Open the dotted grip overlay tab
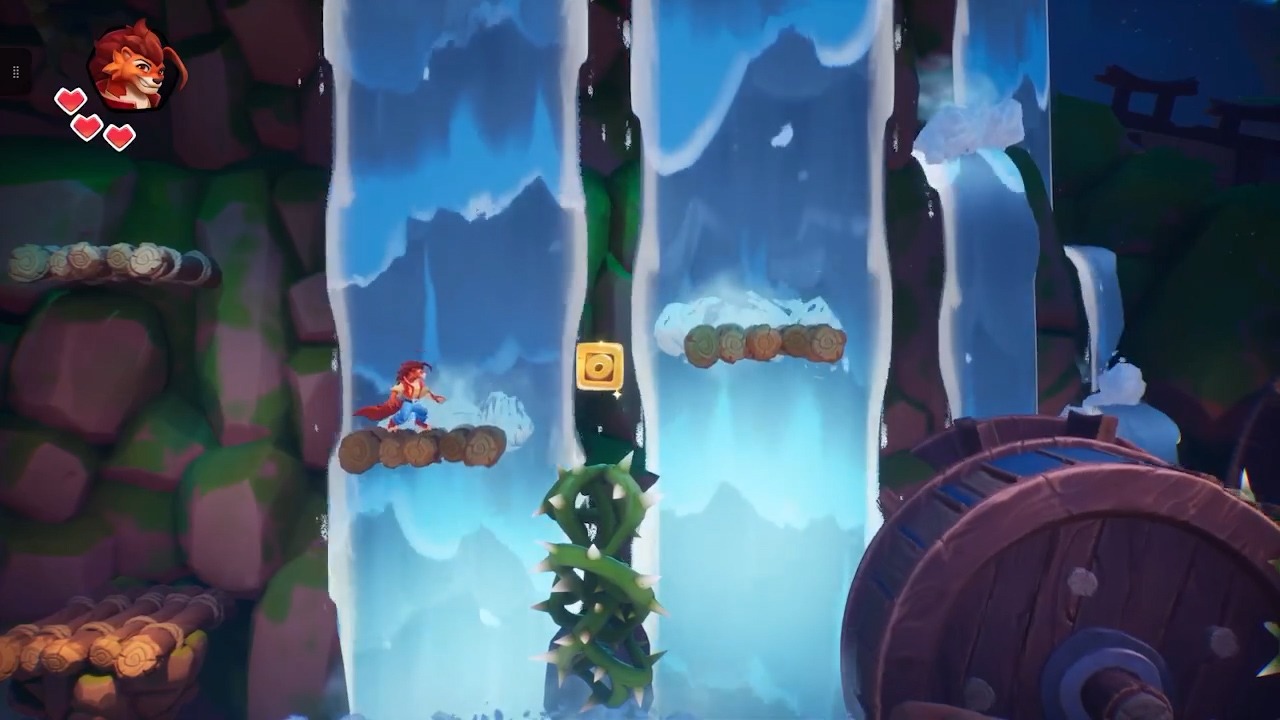Screen dimensions: 1280x720 (x=15, y=72)
